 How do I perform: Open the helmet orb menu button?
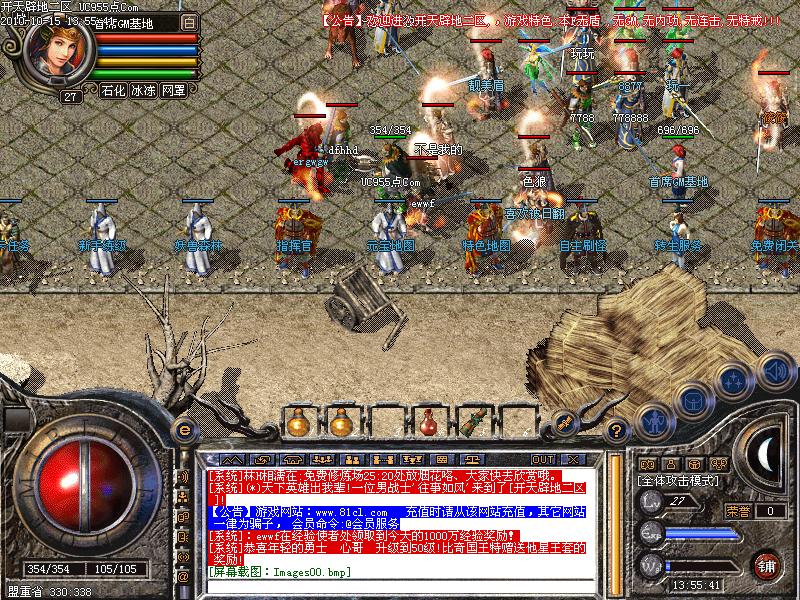[x=691, y=400]
